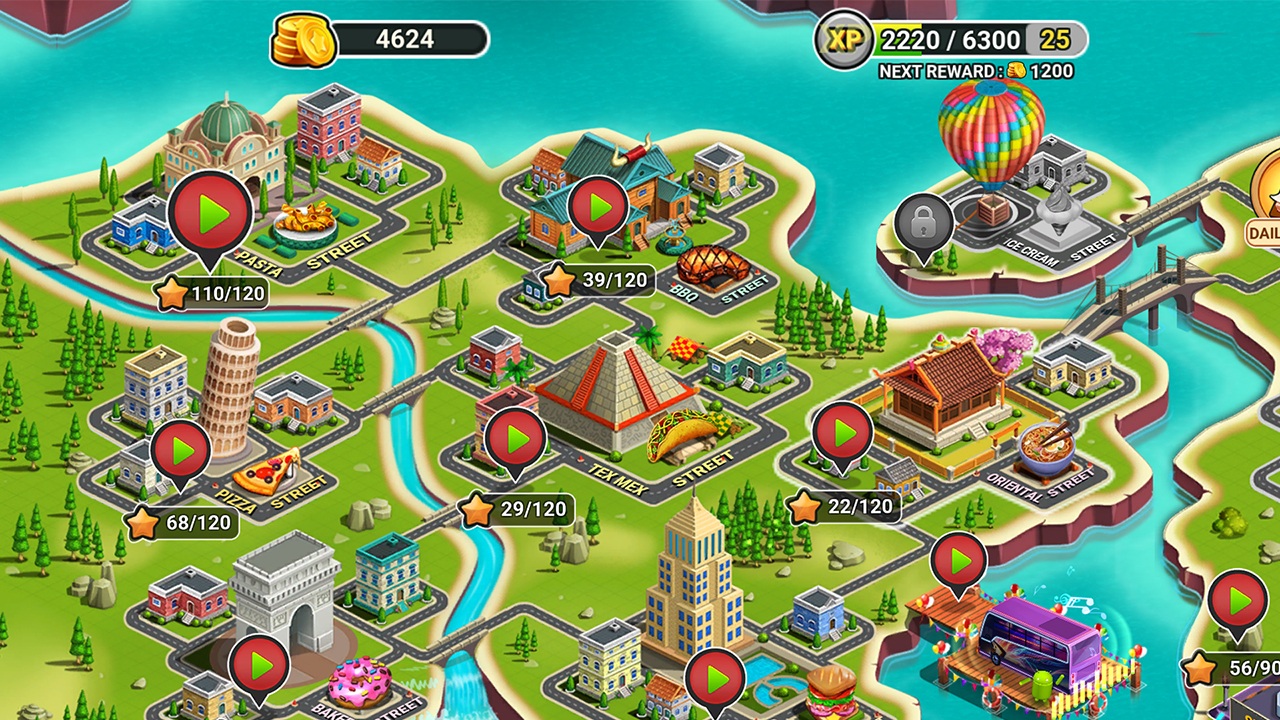
Task: Click the yellow XP badge
Action: pos(845,40)
